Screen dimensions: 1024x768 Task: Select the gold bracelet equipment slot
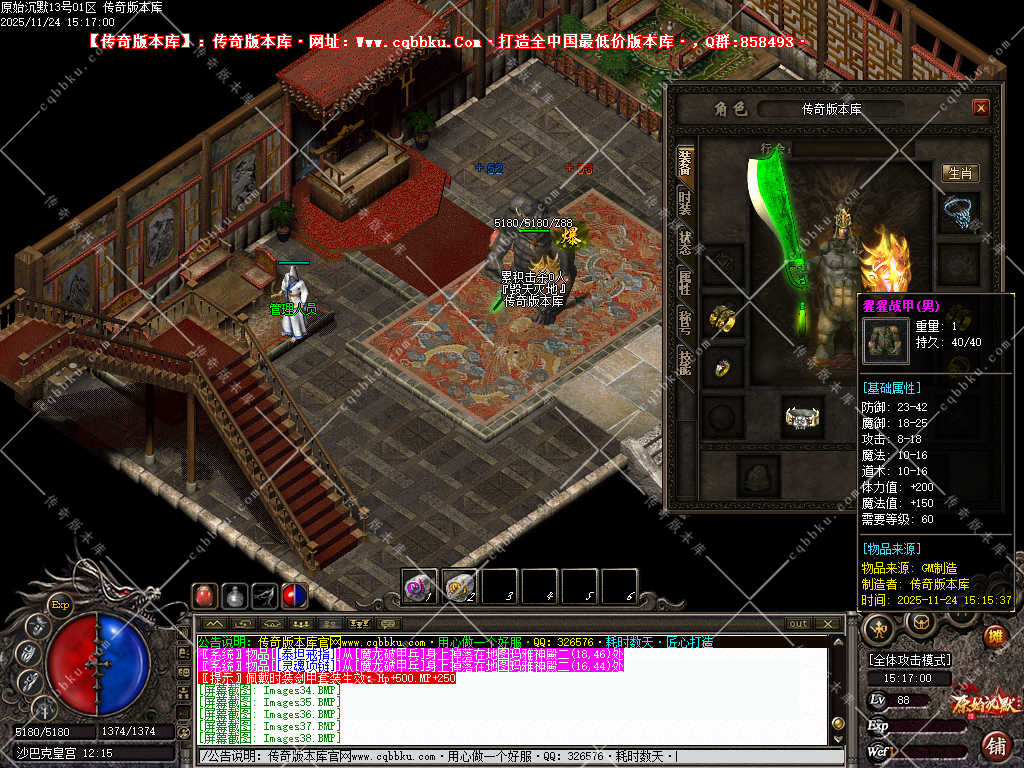click(722, 318)
